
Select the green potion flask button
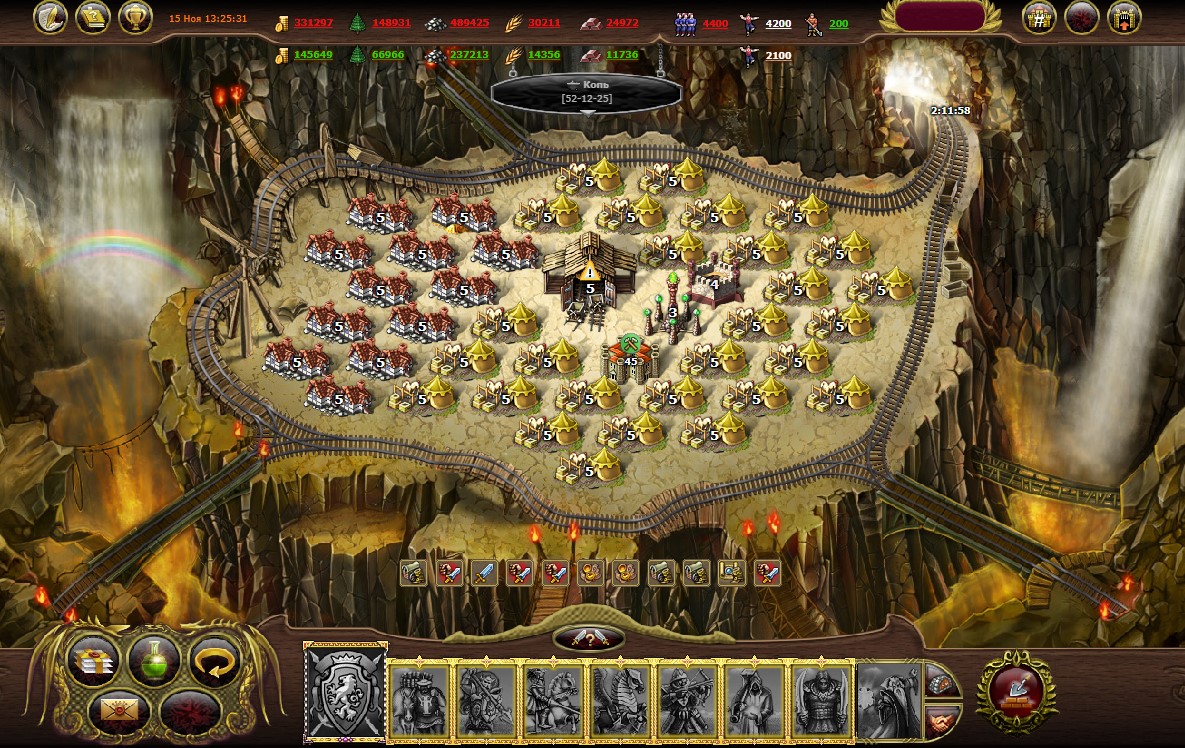coord(154,660)
